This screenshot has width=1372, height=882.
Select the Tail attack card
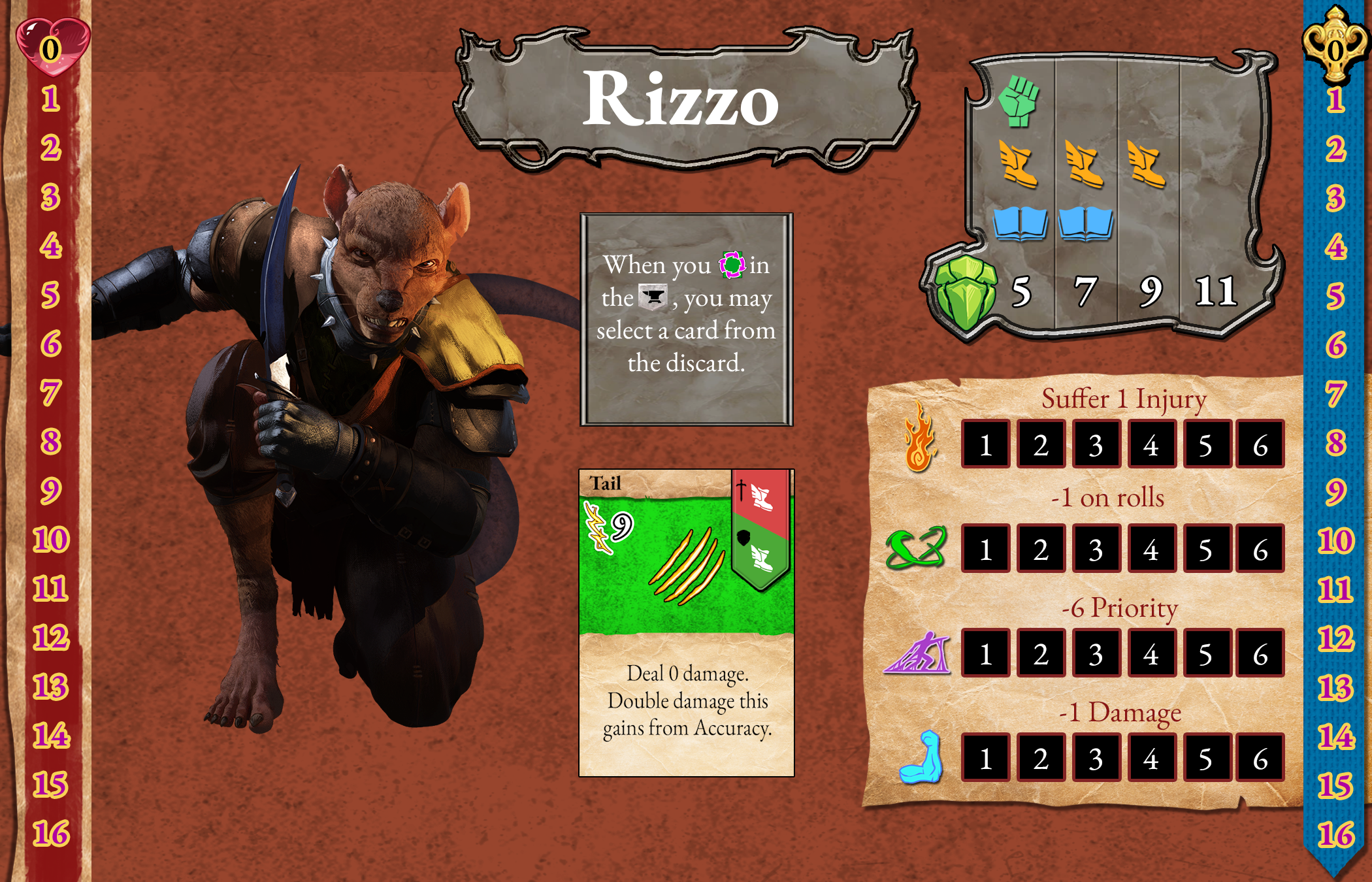point(686,622)
